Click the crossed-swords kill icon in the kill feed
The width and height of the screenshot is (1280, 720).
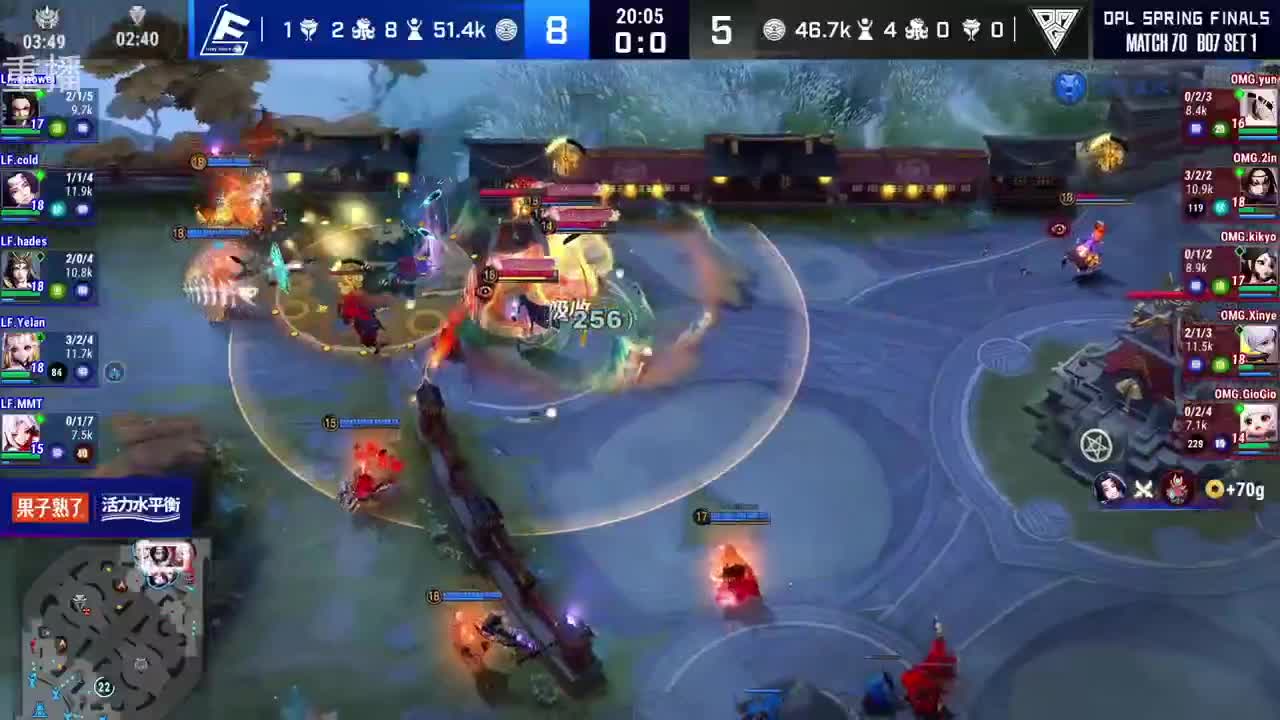tap(1144, 489)
